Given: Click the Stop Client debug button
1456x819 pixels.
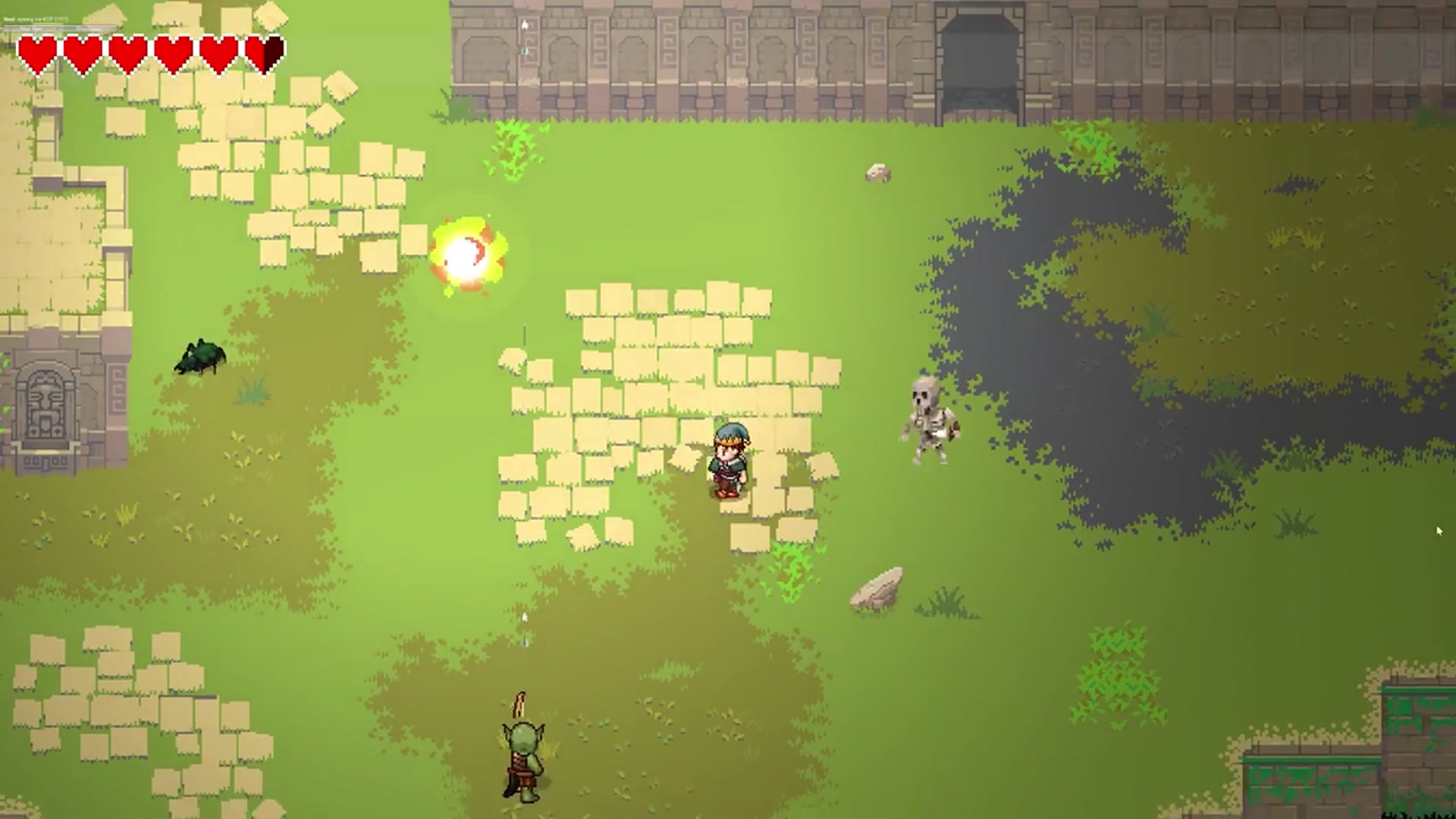Looking at the screenshot, I should [x=89, y=29].
